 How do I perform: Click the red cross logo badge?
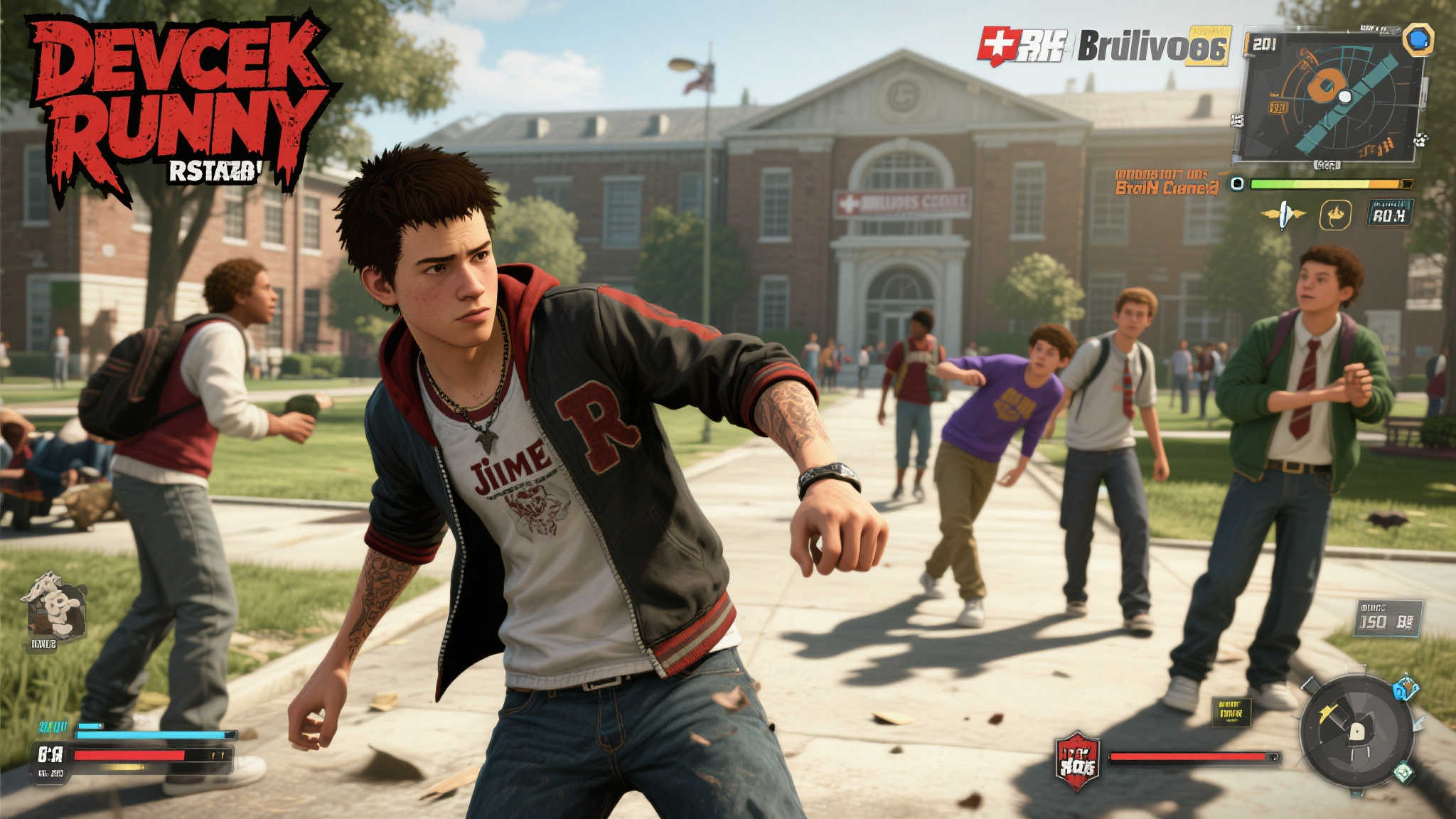point(998,45)
